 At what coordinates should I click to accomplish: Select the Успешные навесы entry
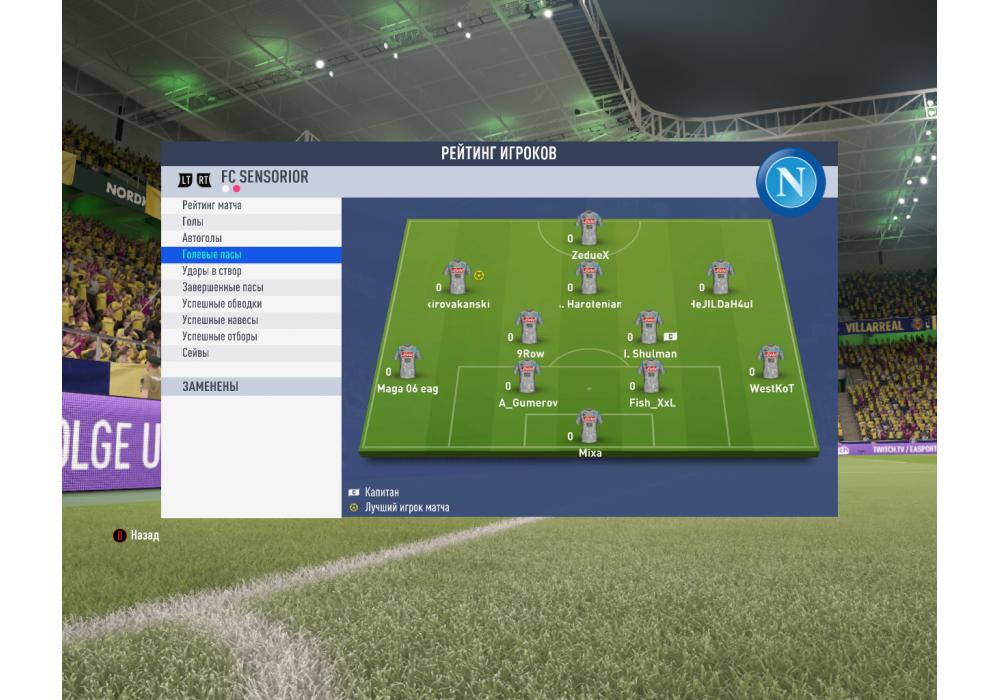point(250,320)
